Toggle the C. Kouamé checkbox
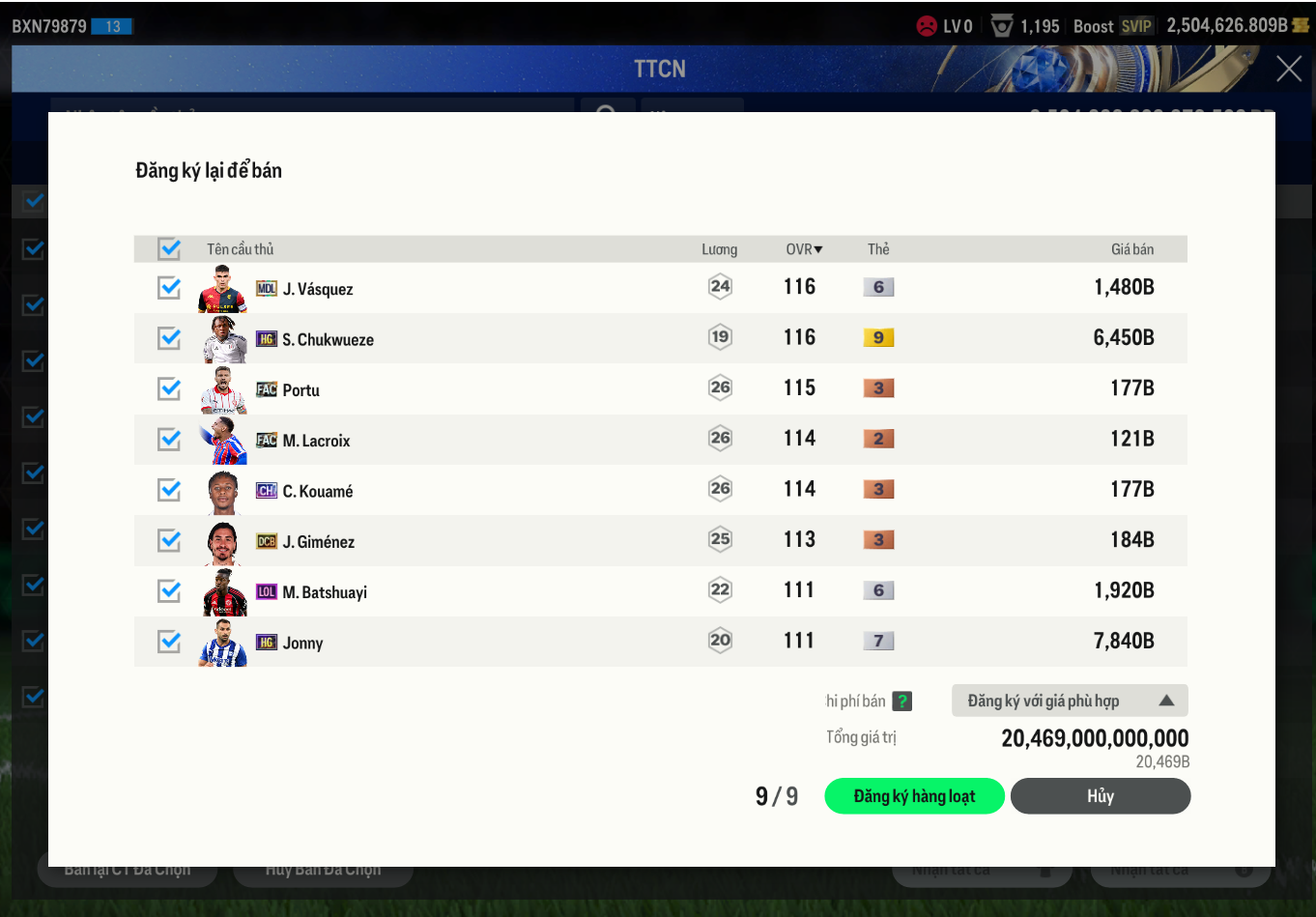The image size is (1316, 917). point(169,490)
